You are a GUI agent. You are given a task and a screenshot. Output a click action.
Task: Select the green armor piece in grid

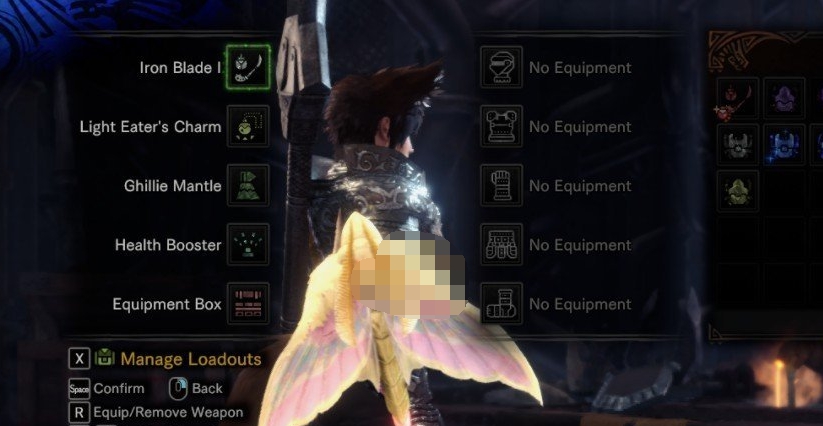click(737, 191)
